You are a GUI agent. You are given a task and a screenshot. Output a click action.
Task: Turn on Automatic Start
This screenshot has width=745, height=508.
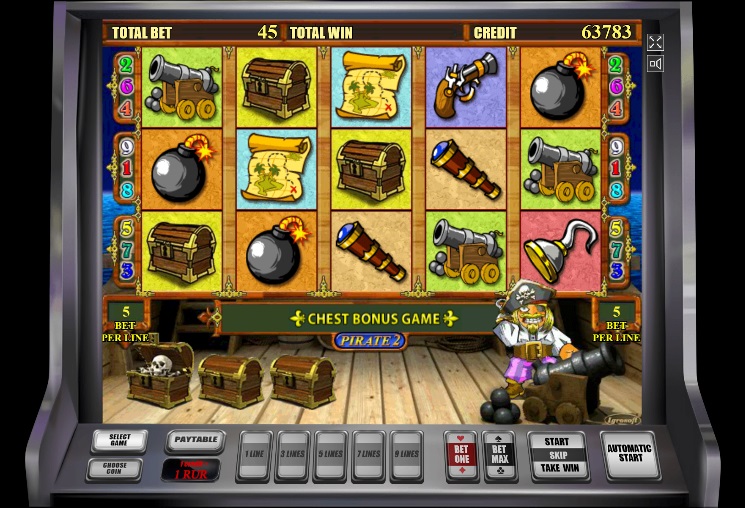[630, 454]
